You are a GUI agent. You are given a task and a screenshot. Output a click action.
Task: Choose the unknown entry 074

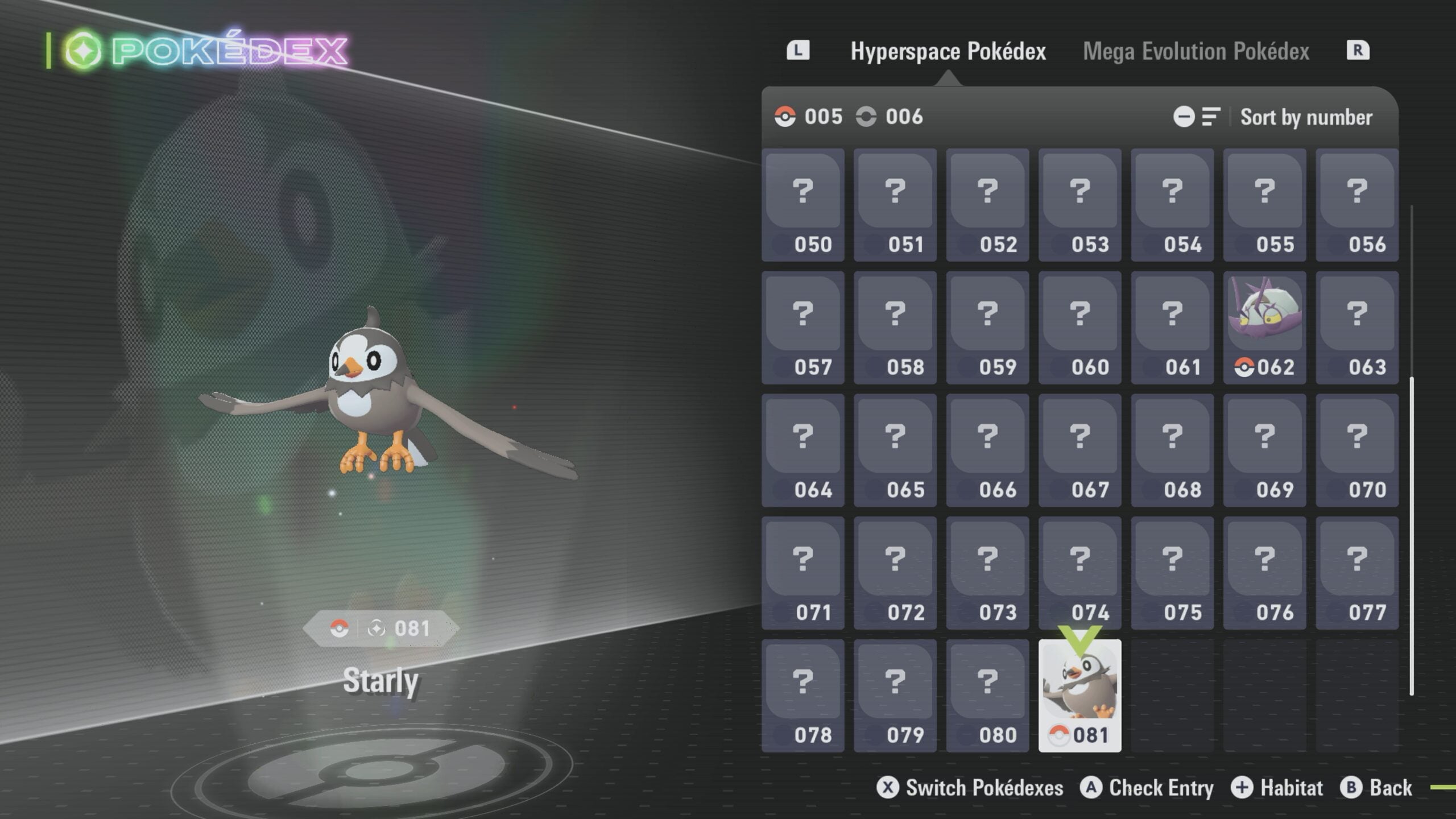pyautogui.click(x=1079, y=573)
